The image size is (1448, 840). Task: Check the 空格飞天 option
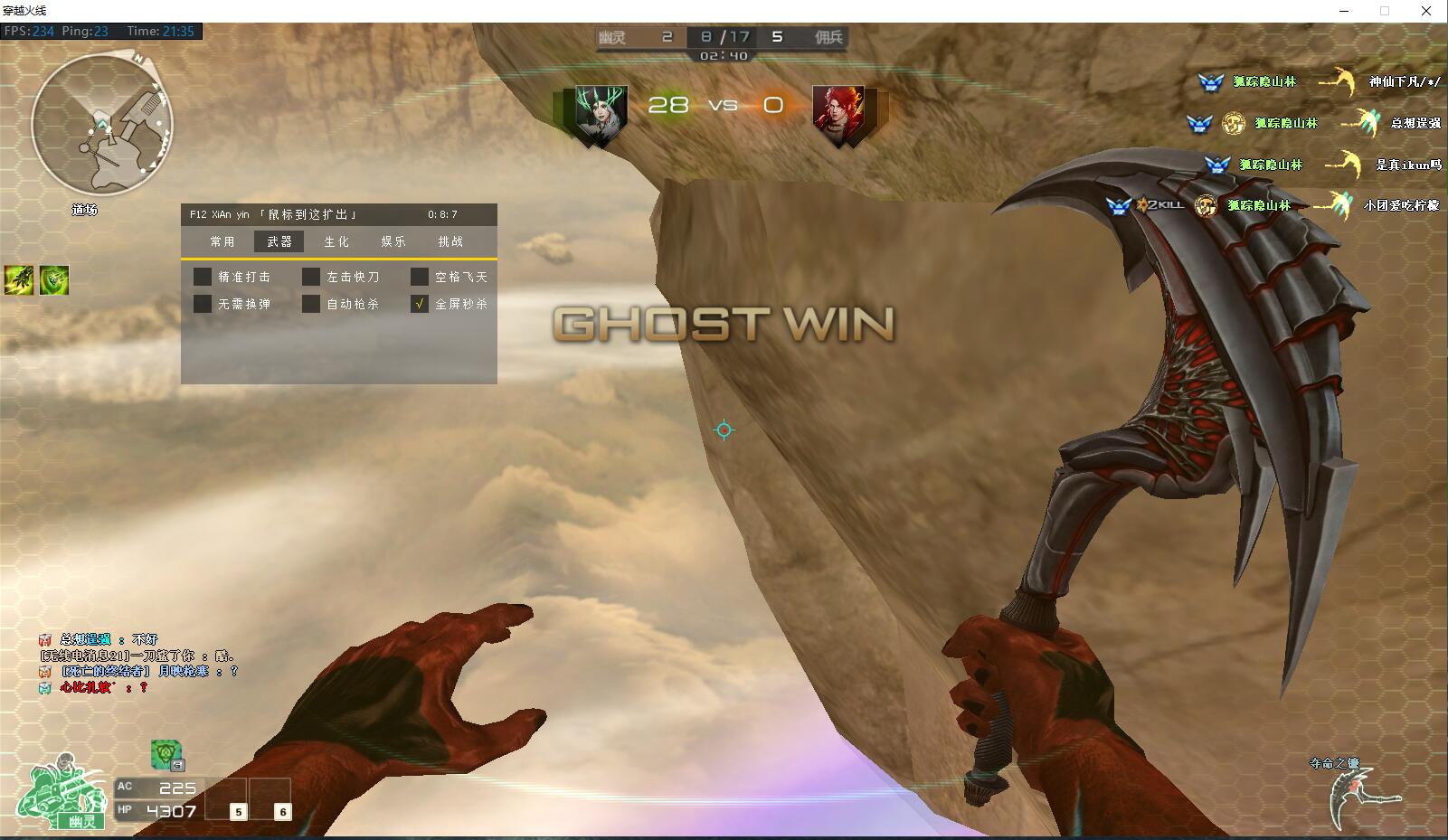click(x=420, y=277)
